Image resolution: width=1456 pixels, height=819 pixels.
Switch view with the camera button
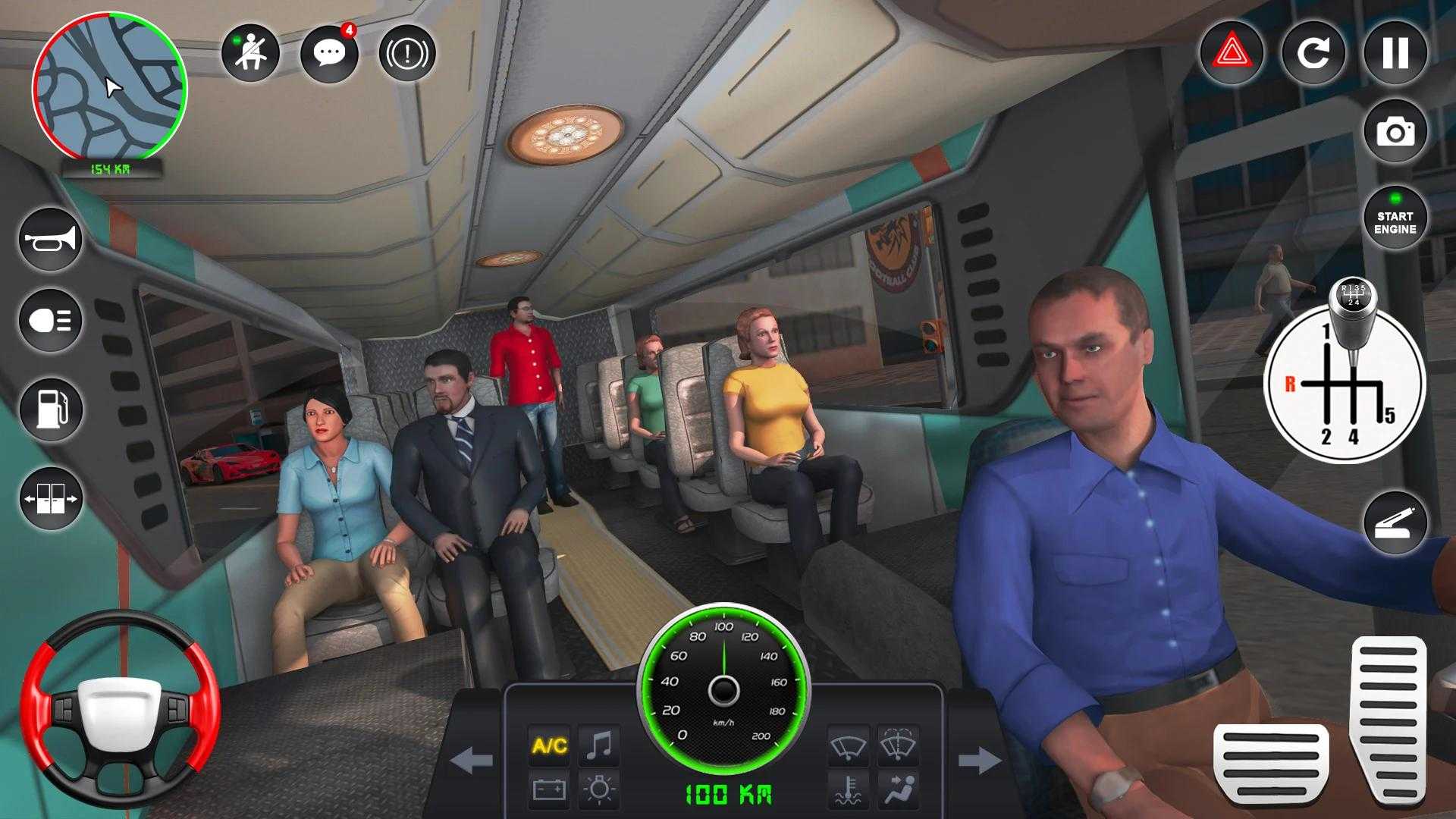point(1395,132)
